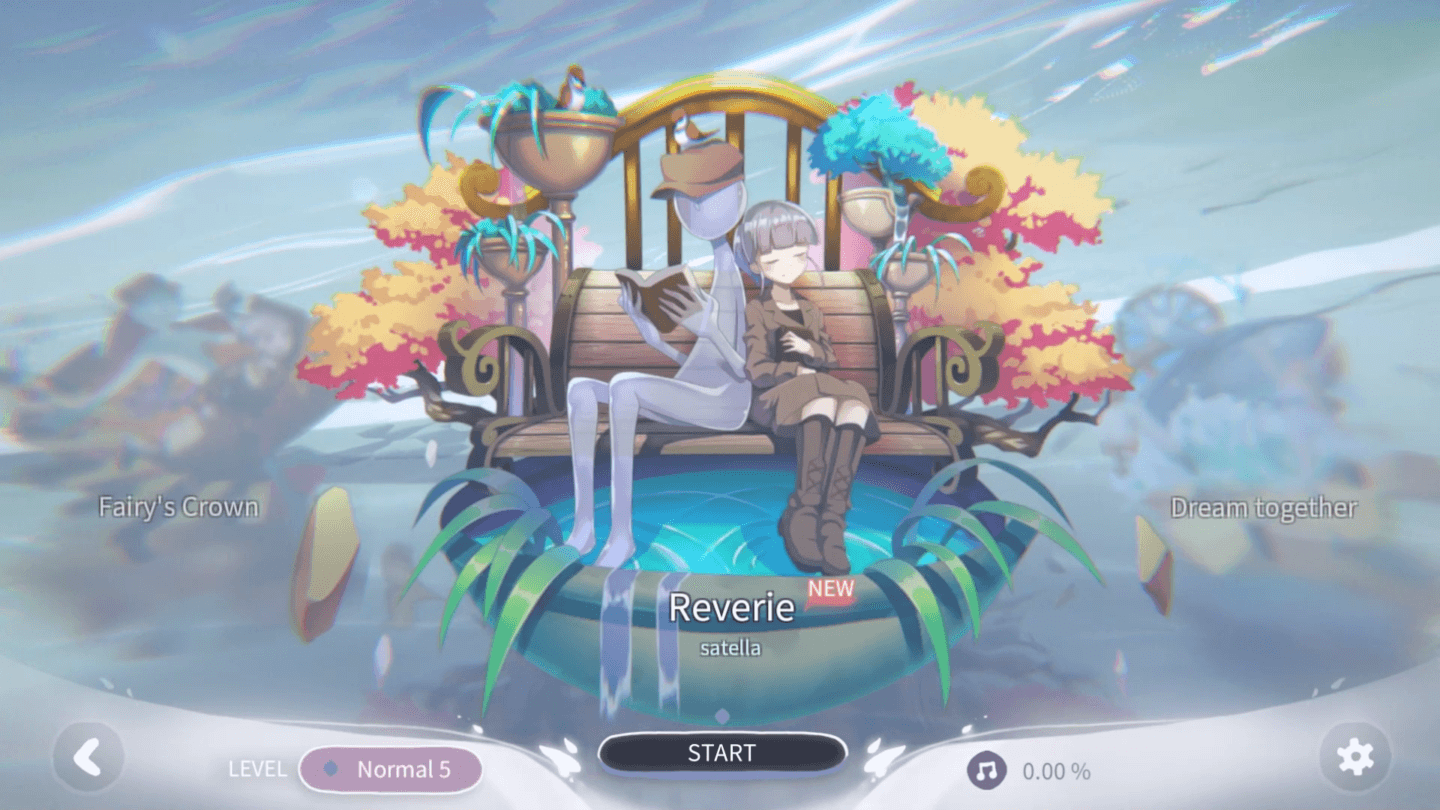This screenshot has height=810, width=1440.
Task: Open the Normal 5 difficulty selector
Action: coord(391,769)
